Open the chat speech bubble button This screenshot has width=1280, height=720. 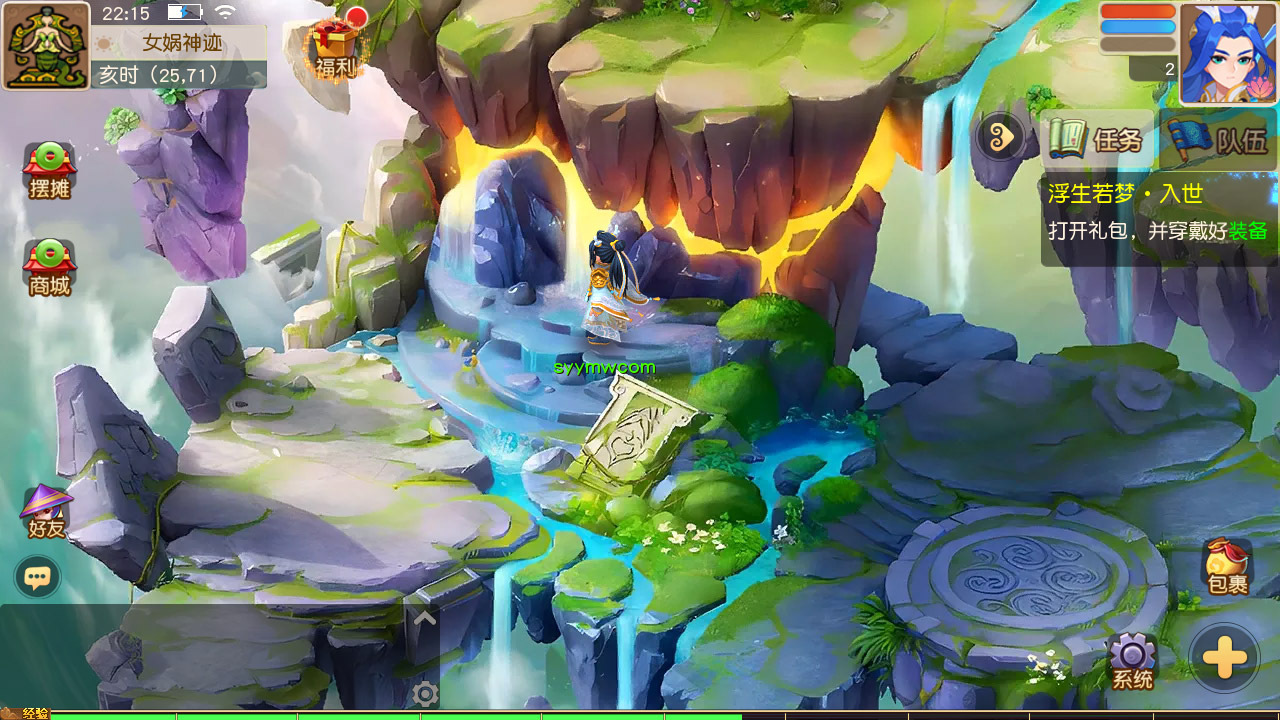coord(38,577)
